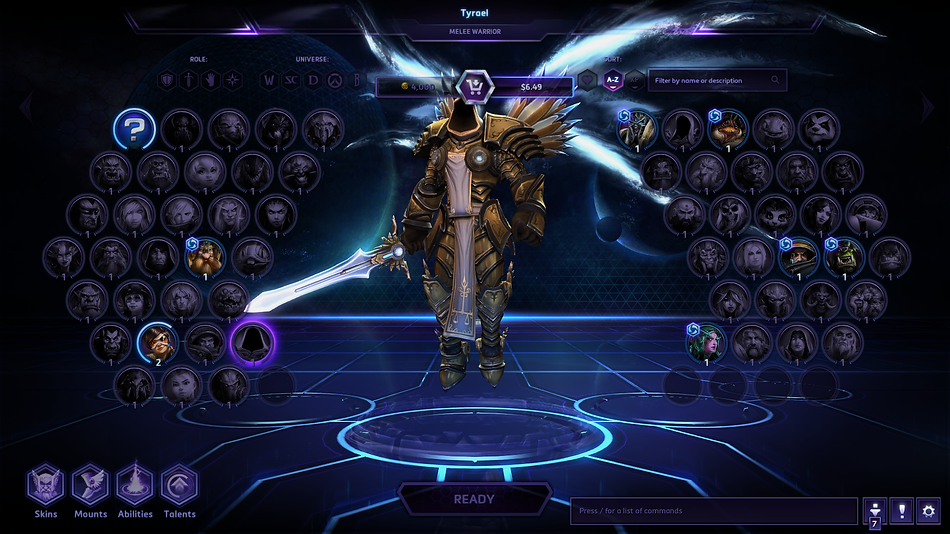The width and height of the screenshot is (950, 534).
Task: Show the hero's Abilities
Action: tap(135, 486)
